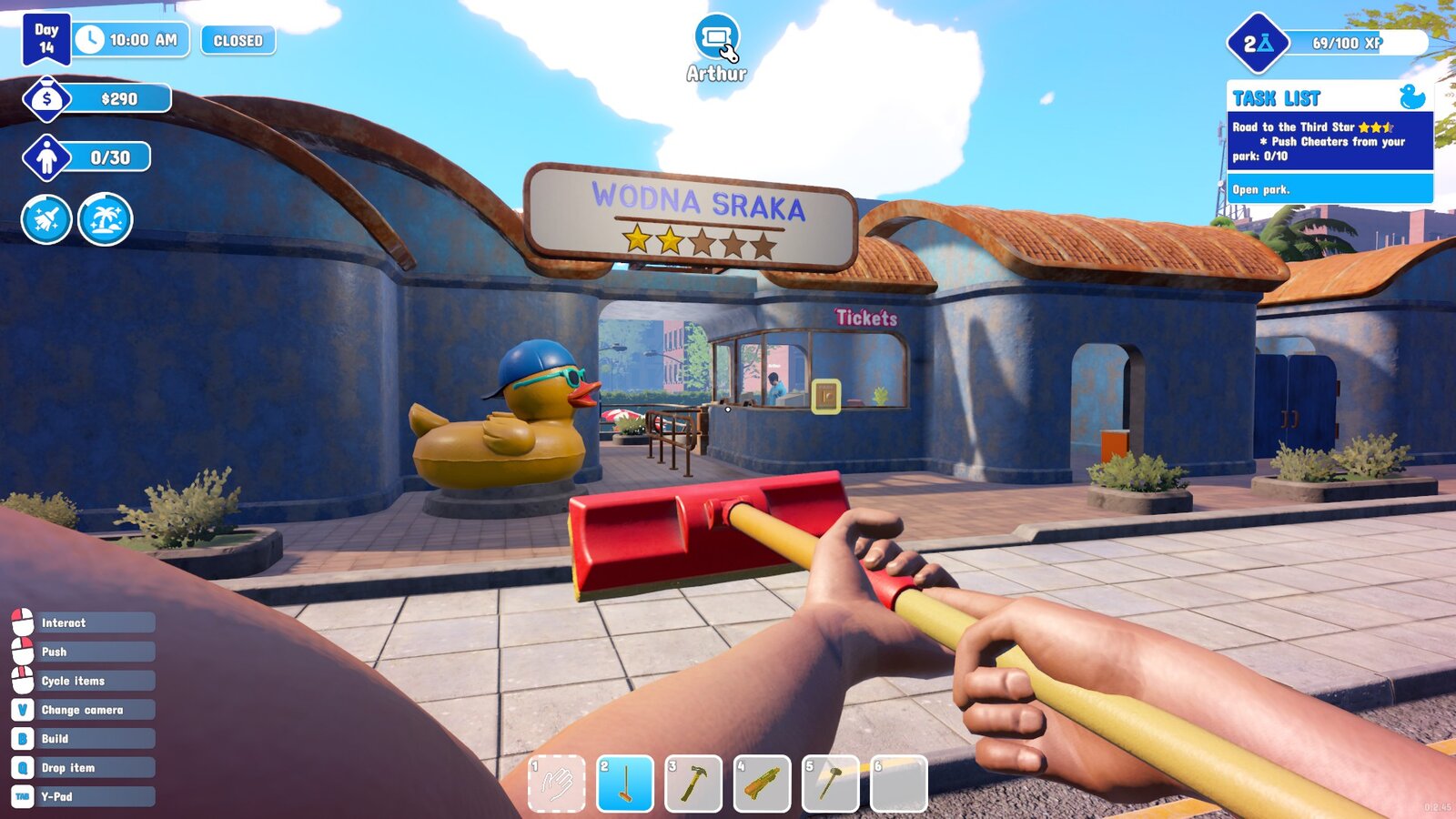Open the 'Road to the Third Star' task
1456x819 pixels.
1329,141
